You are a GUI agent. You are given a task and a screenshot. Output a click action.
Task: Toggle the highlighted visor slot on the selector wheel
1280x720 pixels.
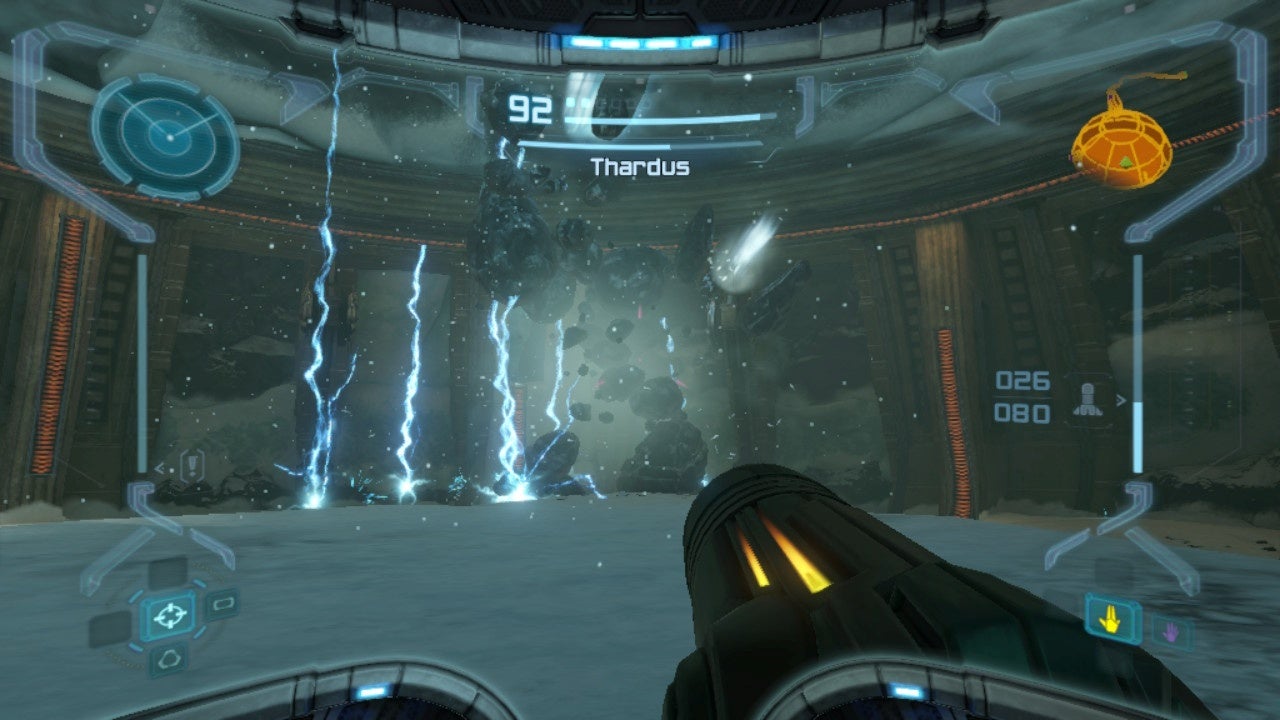[170, 616]
